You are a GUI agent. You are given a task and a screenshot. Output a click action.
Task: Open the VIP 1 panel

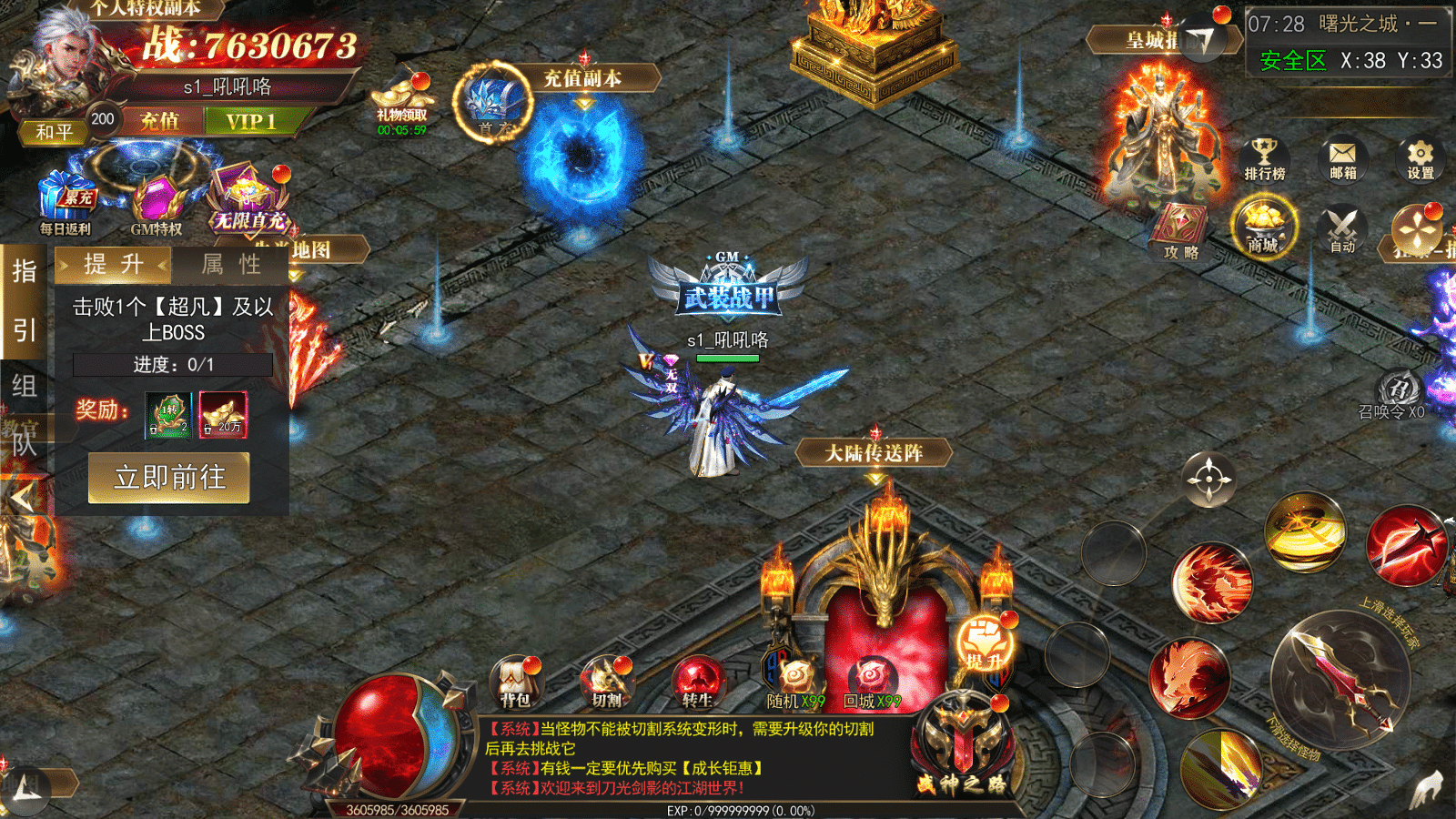(x=250, y=121)
